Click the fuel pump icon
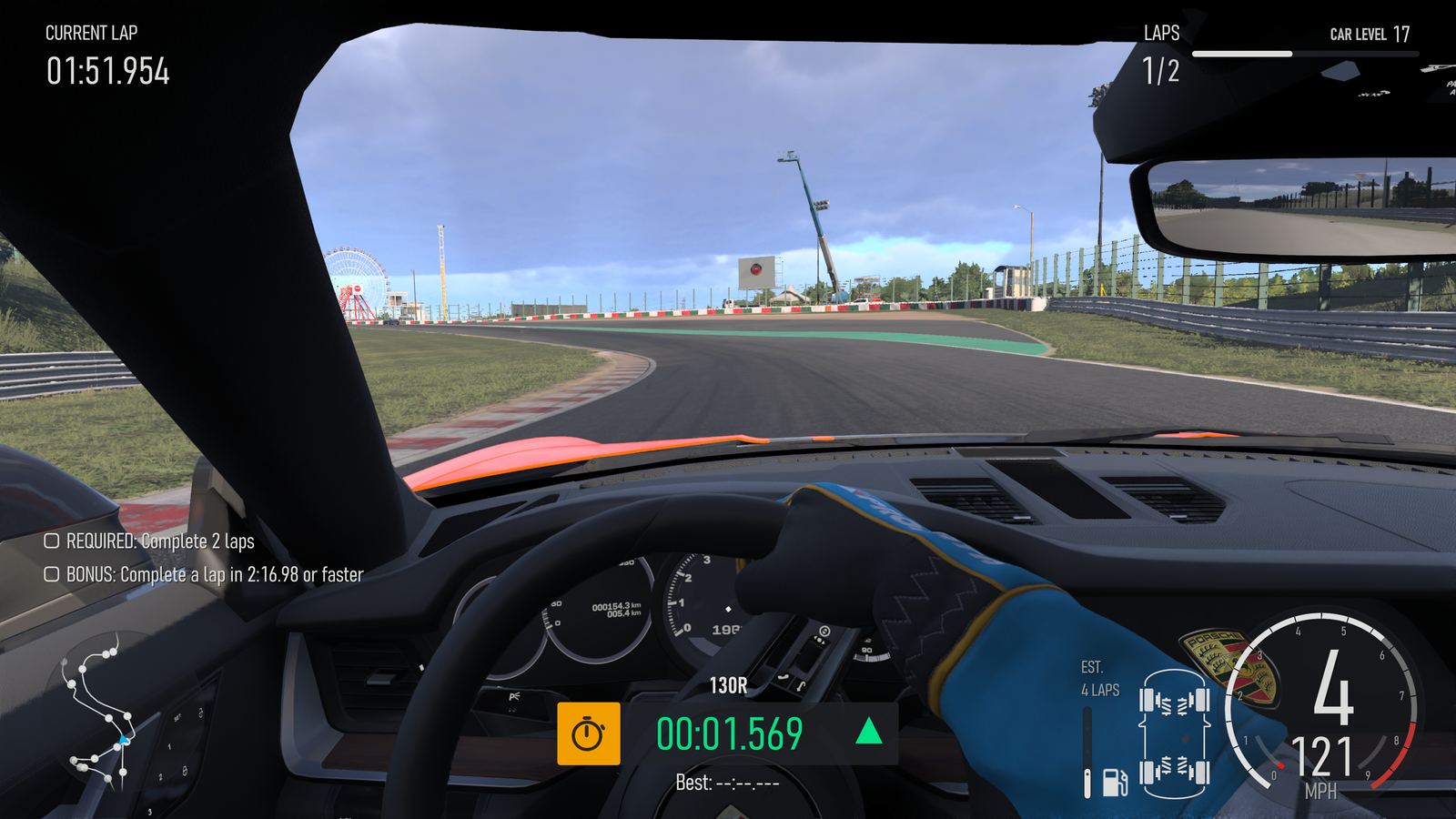Image resolution: width=1456 pixels, height=819 pixels. tap(1115, 782)
